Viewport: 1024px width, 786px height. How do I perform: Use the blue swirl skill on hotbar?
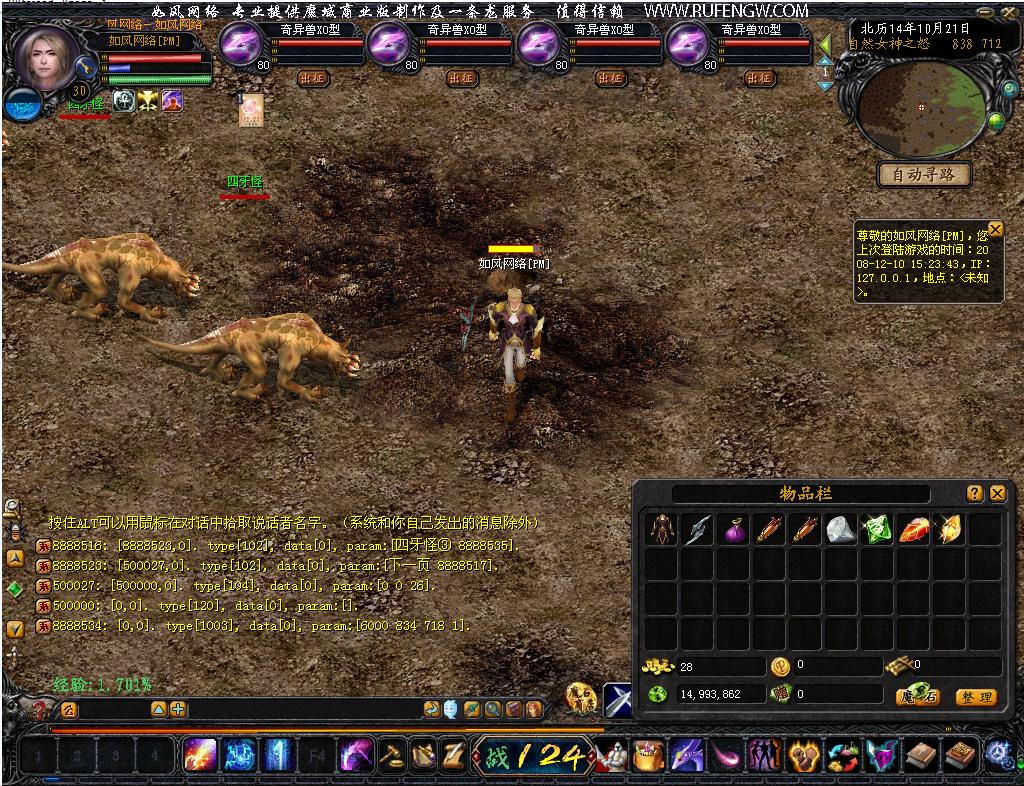pyautogui.click(x=239, y=755)
